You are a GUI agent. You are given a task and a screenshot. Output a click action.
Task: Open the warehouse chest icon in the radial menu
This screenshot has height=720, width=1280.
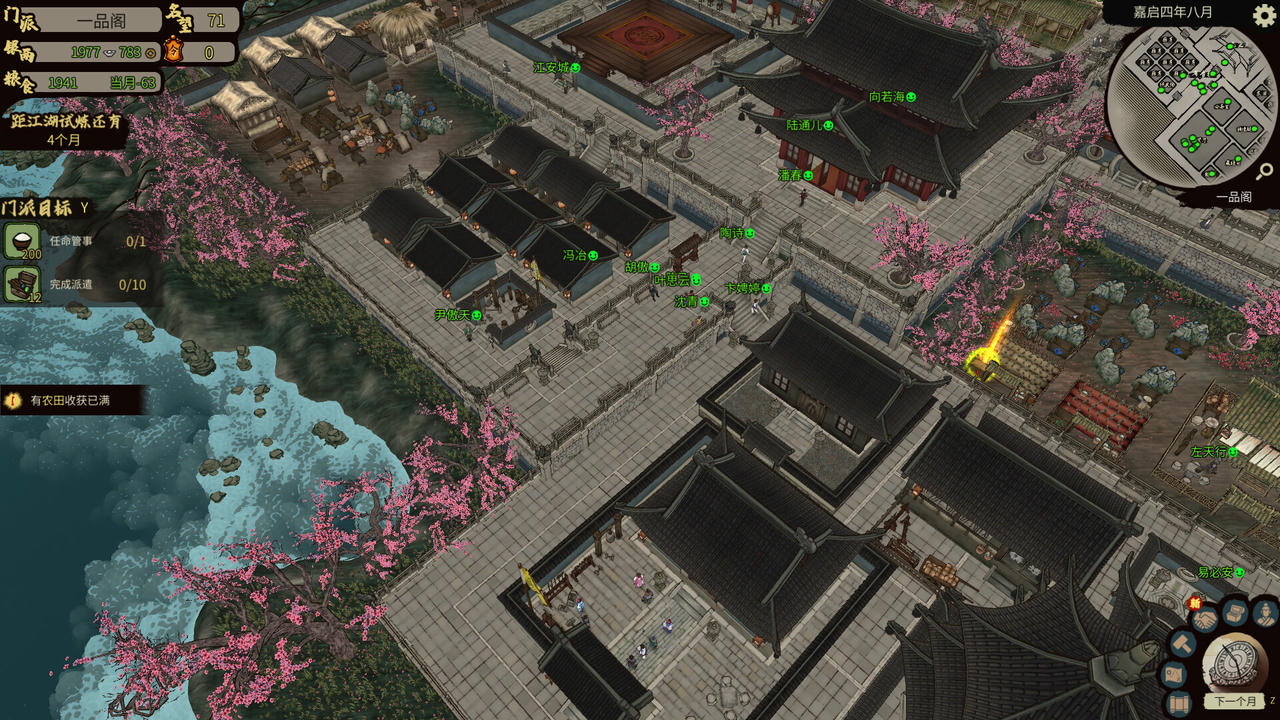1234,612
